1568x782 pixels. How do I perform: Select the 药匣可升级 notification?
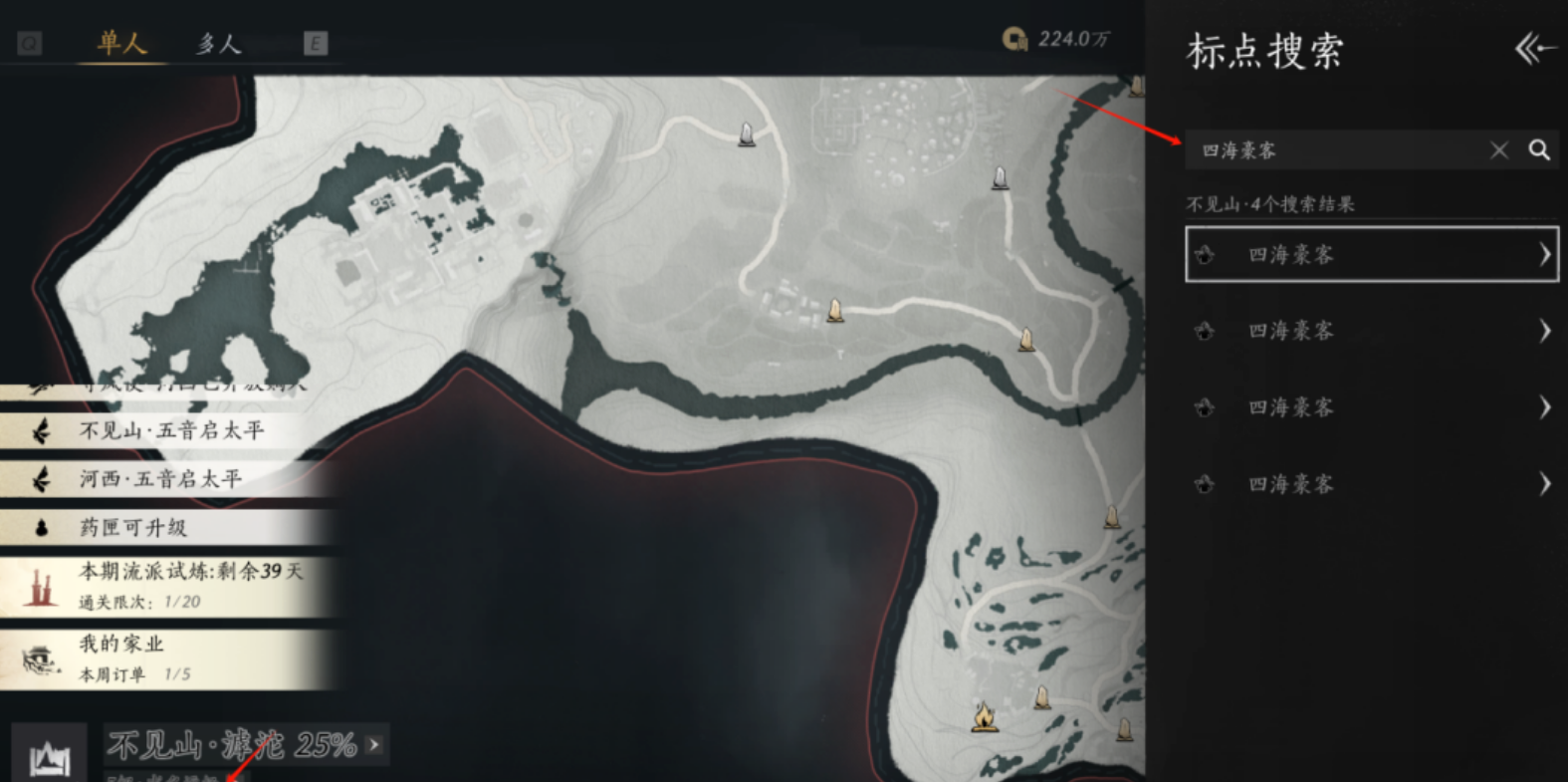pyautogui.click(x=134, y=527)
